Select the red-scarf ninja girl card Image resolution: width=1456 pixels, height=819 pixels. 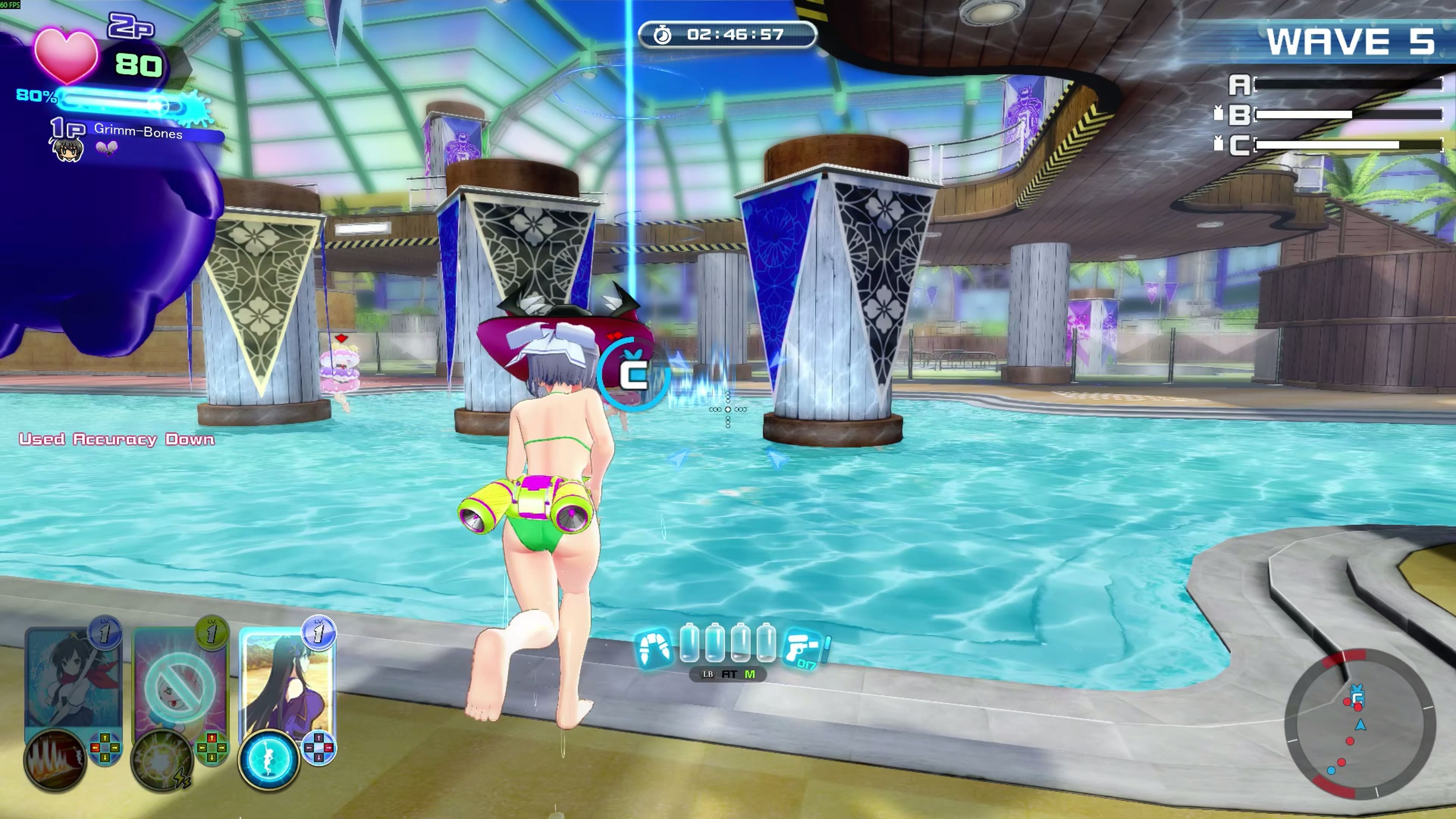tap(73, 678)
